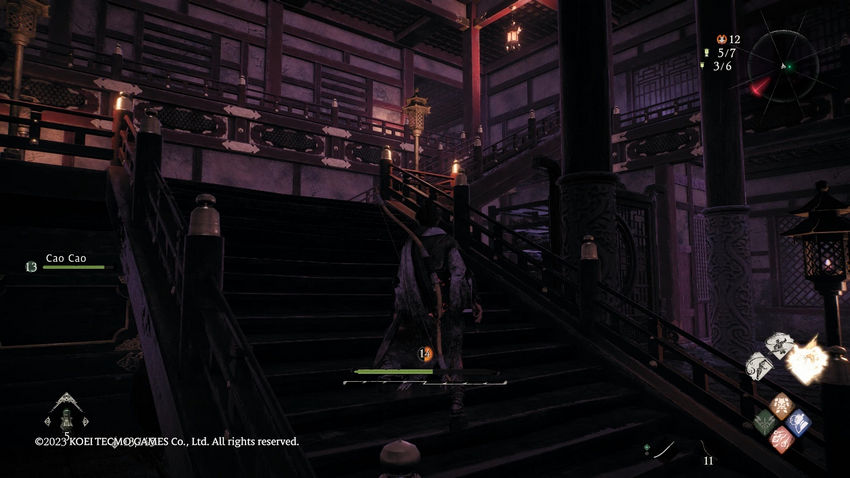Image resolution: width=850 pixels, height=478 pixels.
Task: Activate the blue wizardry spell icon
Action: 798,422
